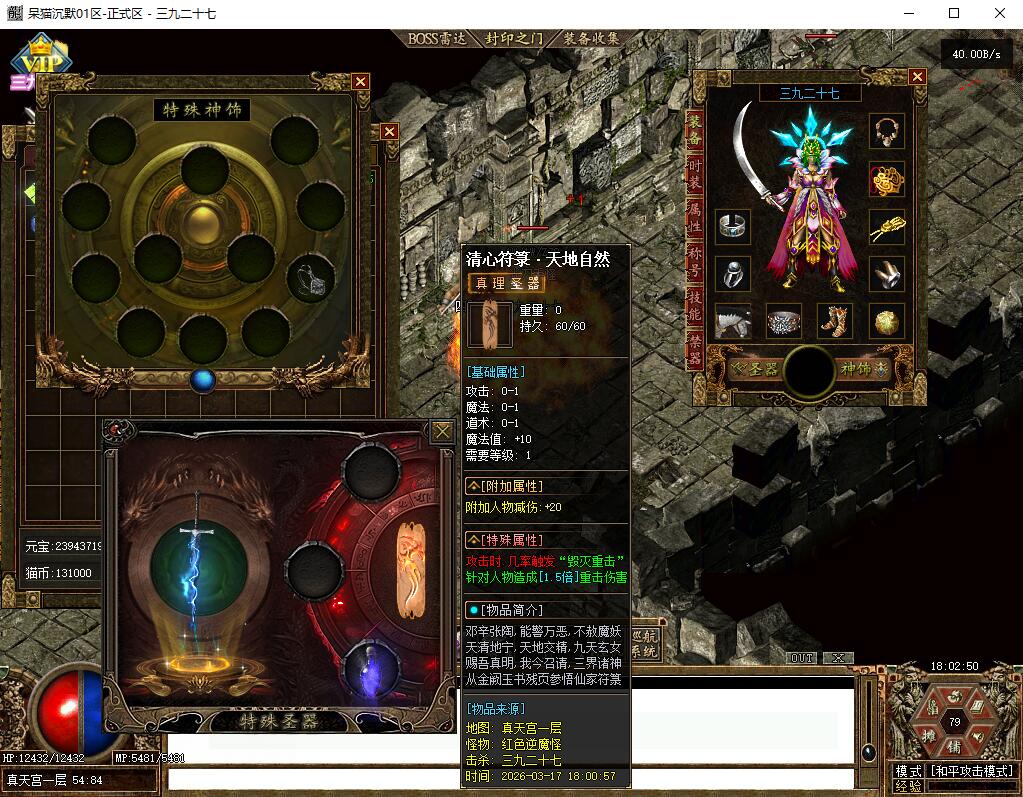Select the equipped necklace slot
Image resolution: width=1023 pixels, height=797 pixels.
click(886, 131)
